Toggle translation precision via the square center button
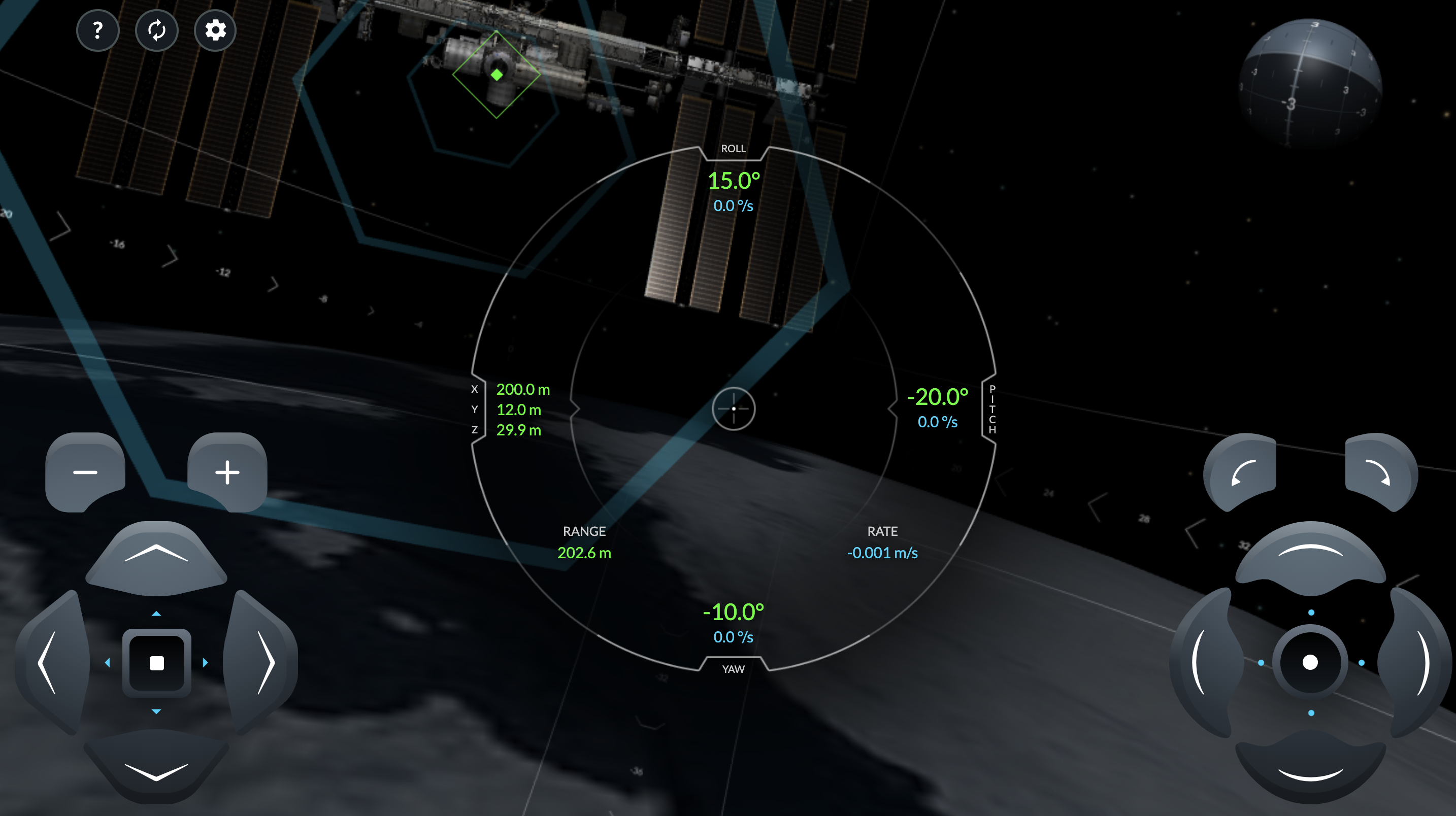Image resolution: width=1456 pixels, height=816 pixels. point(156,662)
